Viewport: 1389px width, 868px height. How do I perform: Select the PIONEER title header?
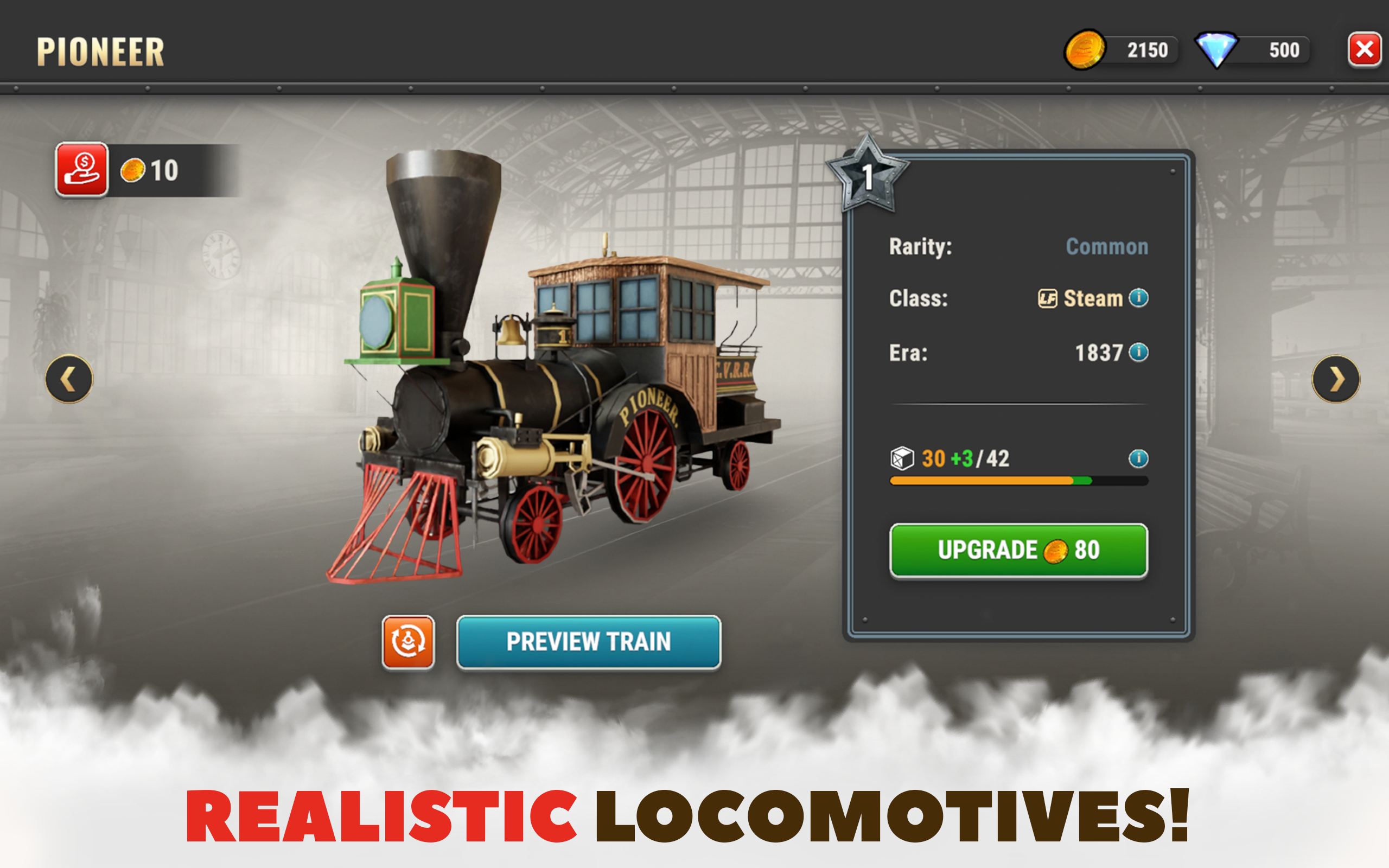[x=100, y=50]
